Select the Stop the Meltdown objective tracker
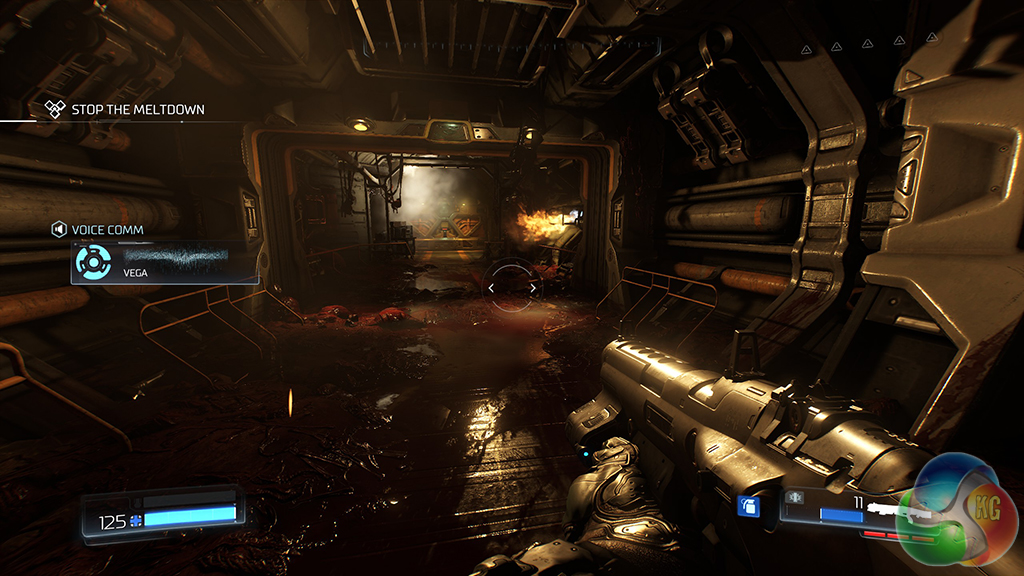Viewport: 1024px width, 576px height. 126,109
